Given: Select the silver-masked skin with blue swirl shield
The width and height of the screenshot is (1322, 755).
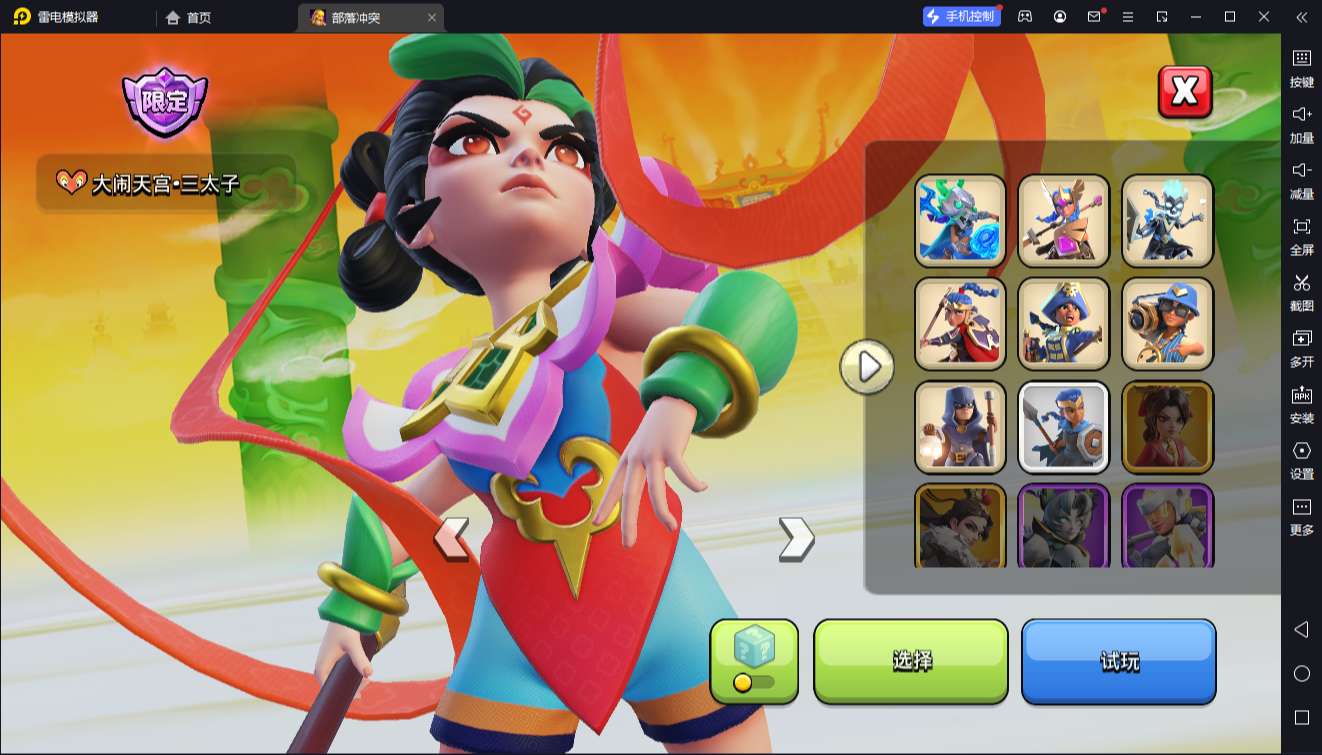Looking at the screenshot, I should tap(960, 221).
